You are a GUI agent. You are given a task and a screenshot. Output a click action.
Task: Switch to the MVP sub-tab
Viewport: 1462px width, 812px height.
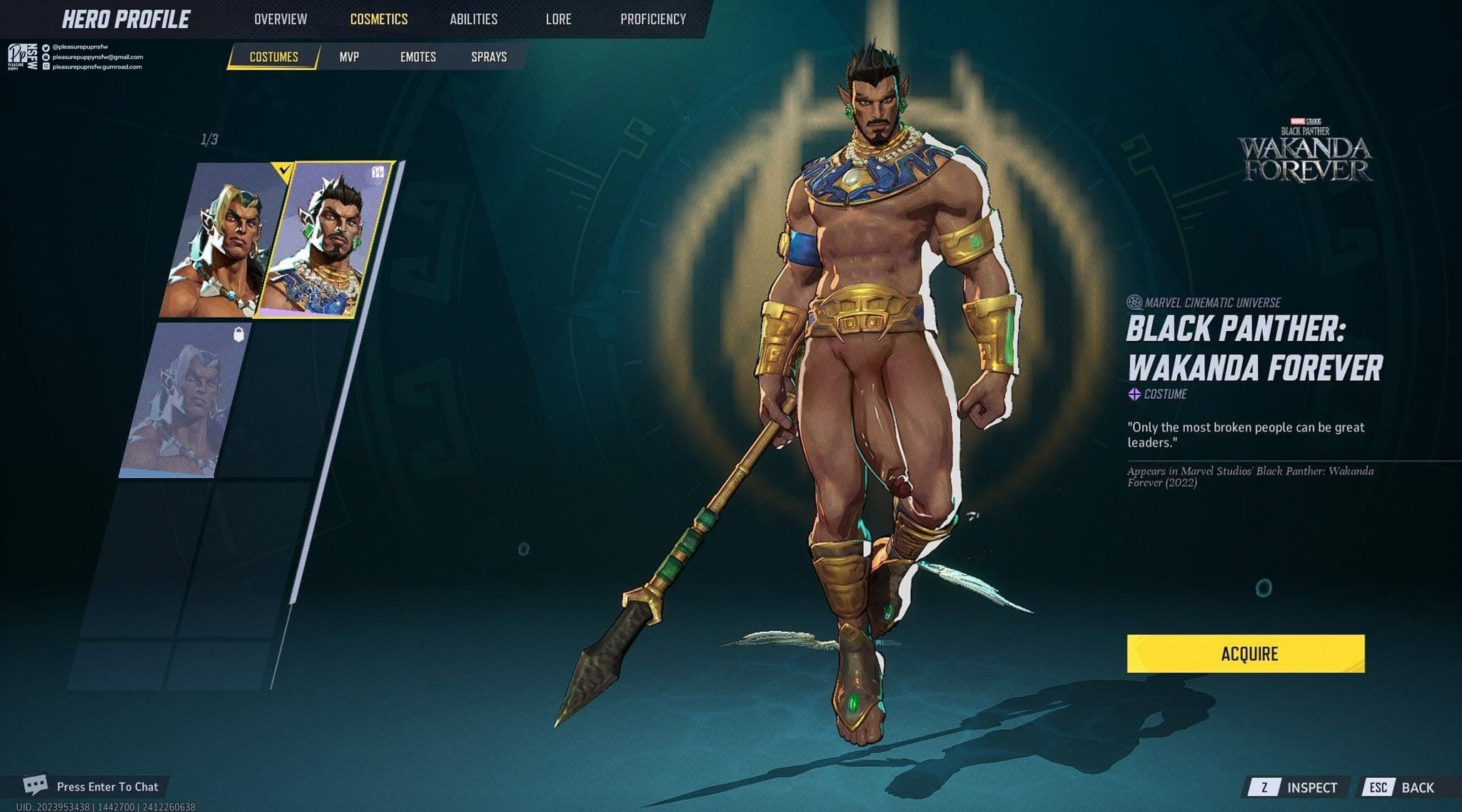(x=349, y=57)
